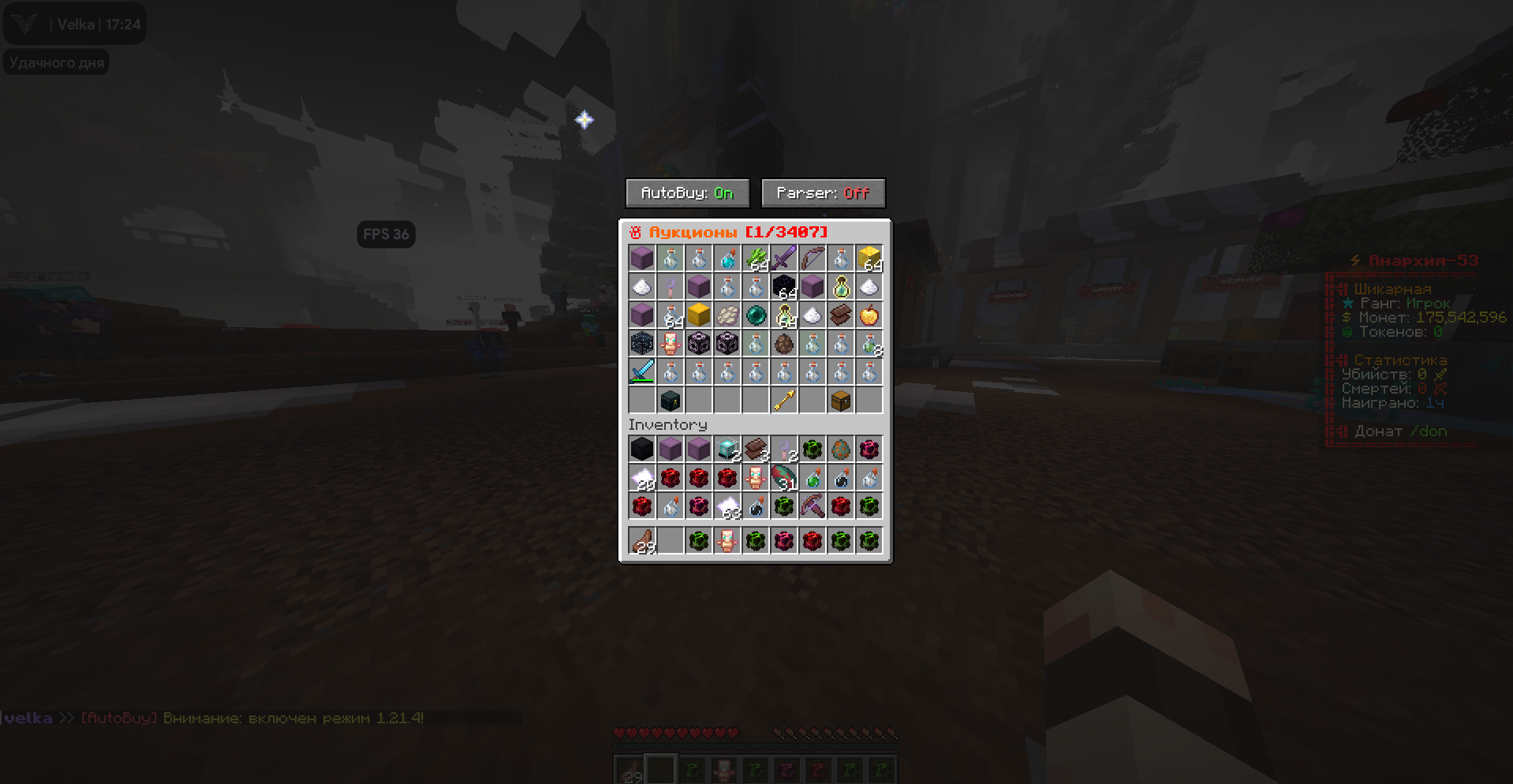Viewport: 1513px width, 784px height.
Task: Open the ender chest auction listing
Action: point(670,400)
